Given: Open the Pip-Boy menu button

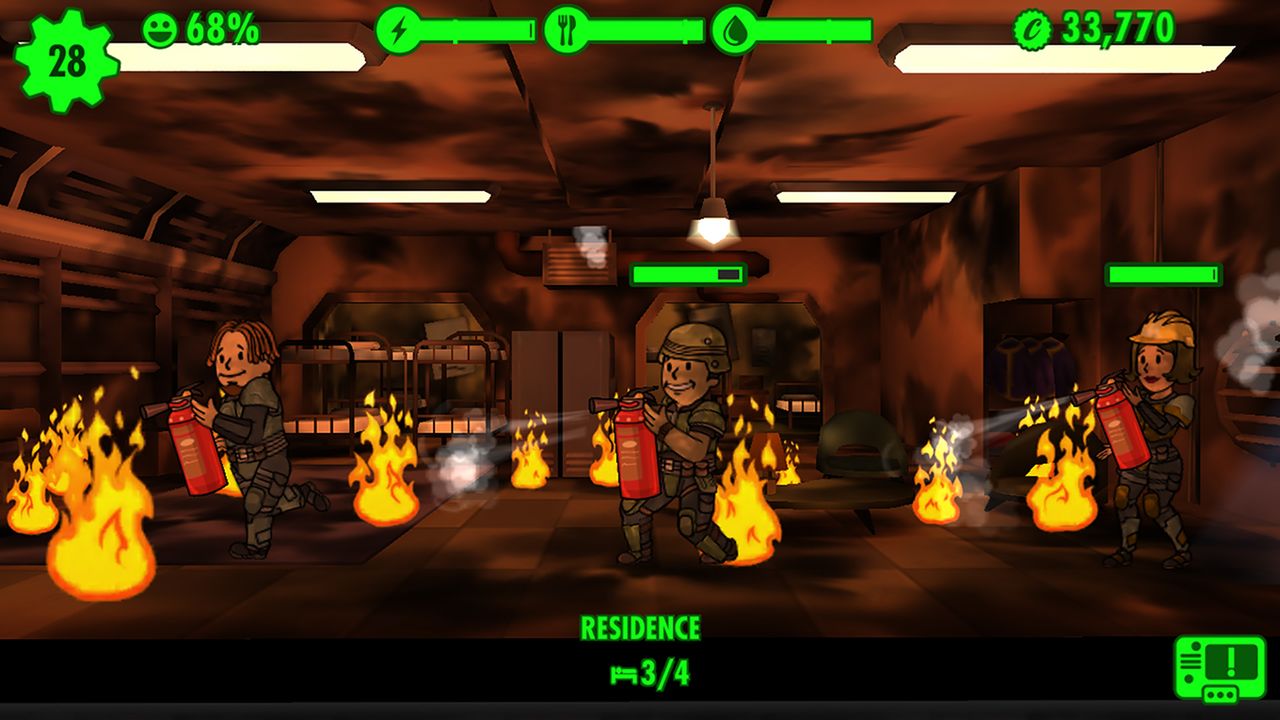Looking at the screenshot, I should tap(1219, 668).
